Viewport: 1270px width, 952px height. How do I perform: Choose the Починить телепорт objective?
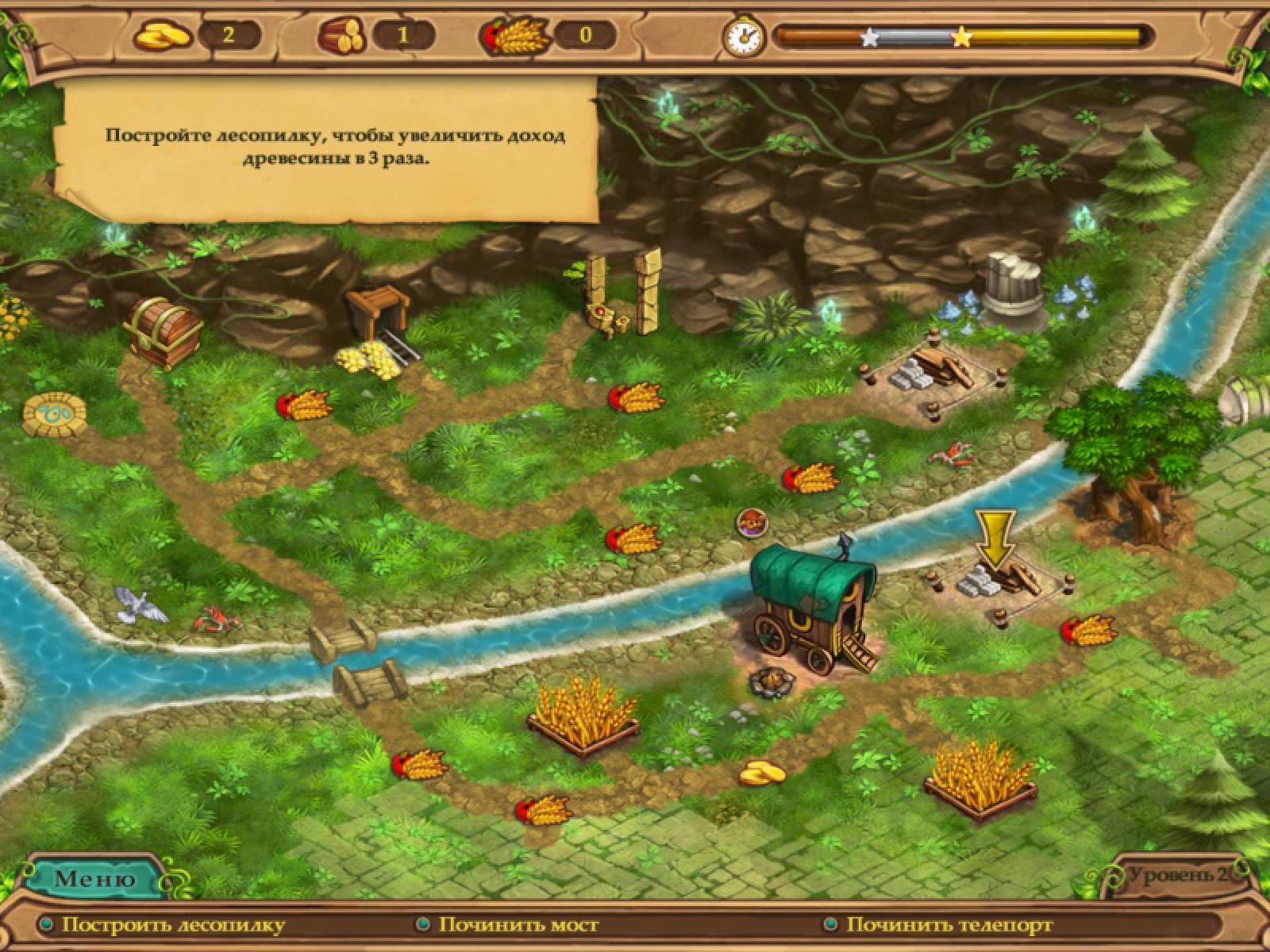click(x=949, y=925)
